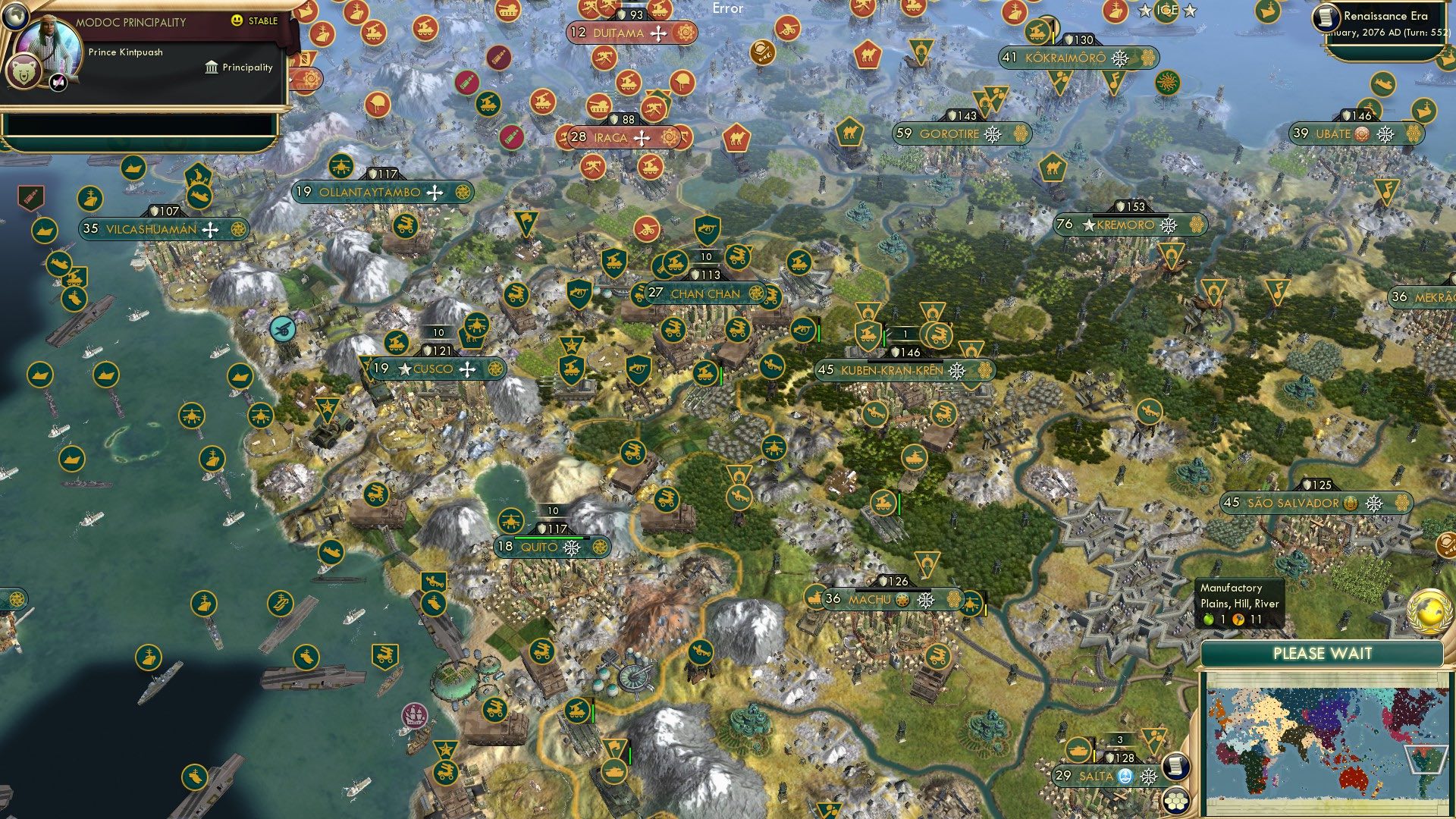Select the tank unit icon next to Salta
Image resolution: width=1456 pixels, height=819 pixels.
point(1079,750)
